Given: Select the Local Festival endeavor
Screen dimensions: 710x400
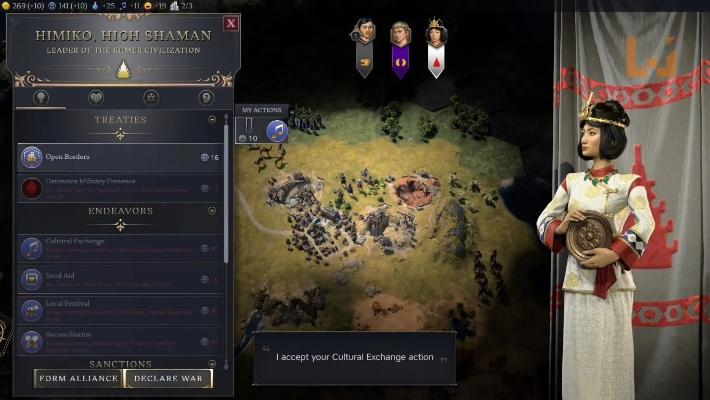Looking at the screenshot, I should coord(120,310).
